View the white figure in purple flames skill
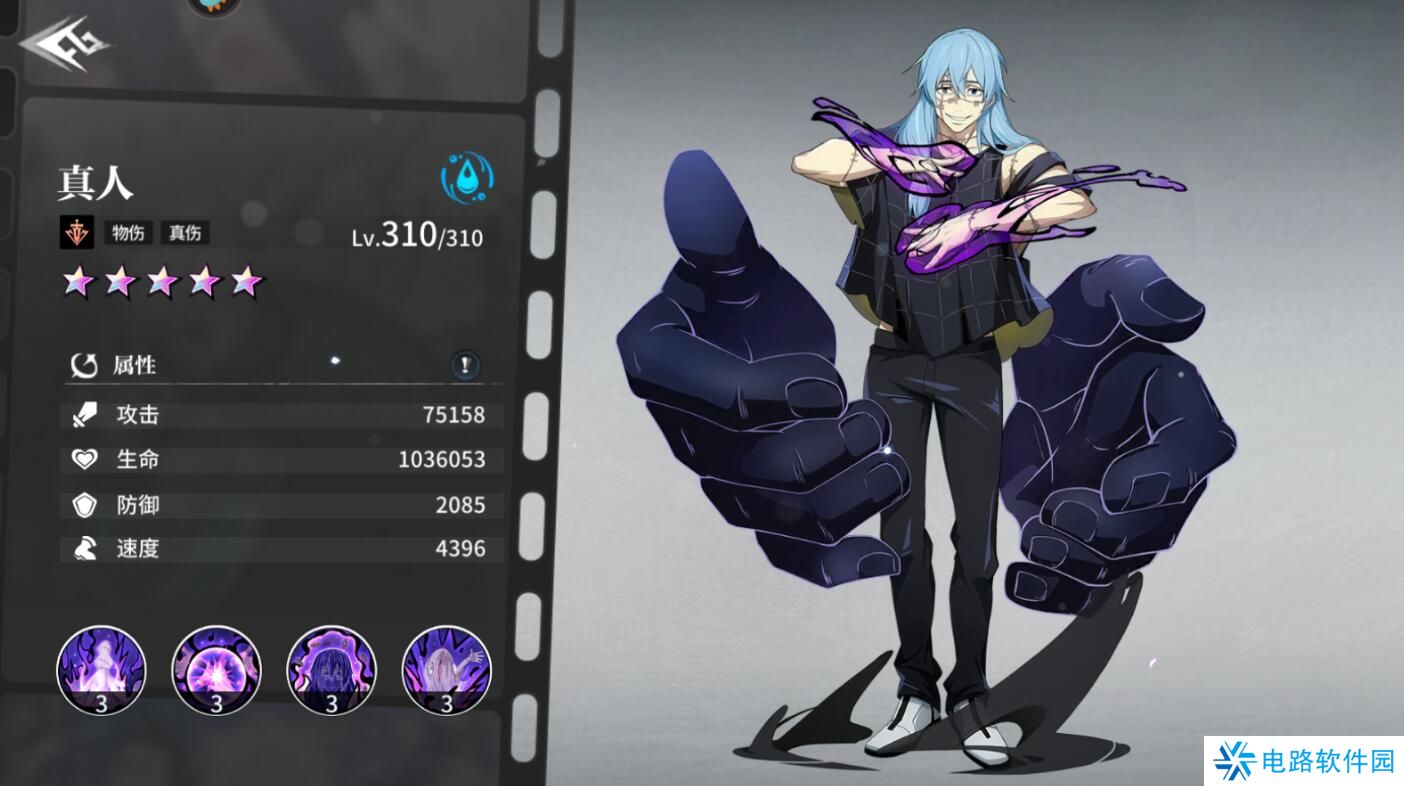Screen dimensions: 1404x786 [x=101, y=669]
